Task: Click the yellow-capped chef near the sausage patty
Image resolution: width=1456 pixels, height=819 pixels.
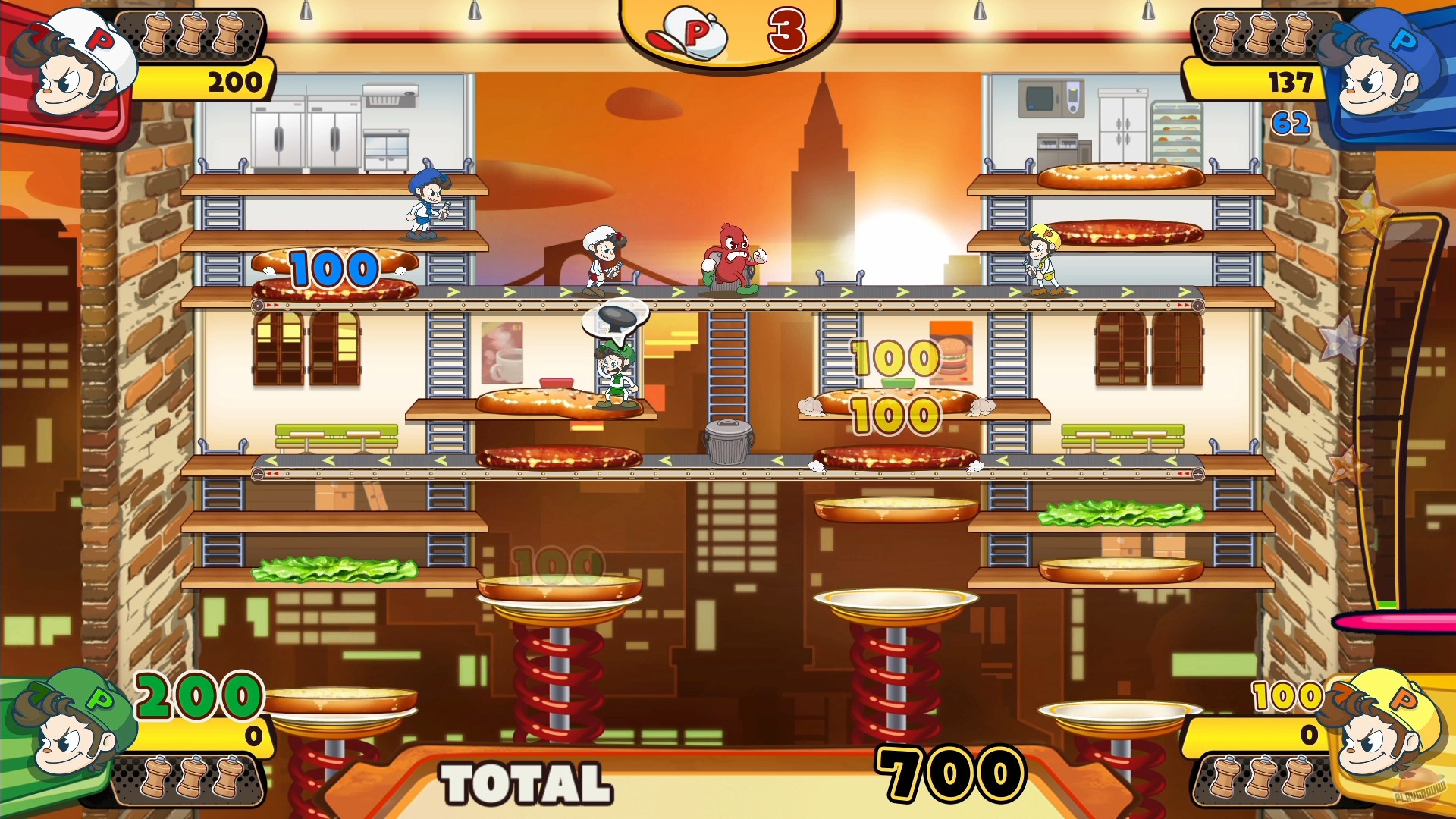Action: (x=1043, y=258)
